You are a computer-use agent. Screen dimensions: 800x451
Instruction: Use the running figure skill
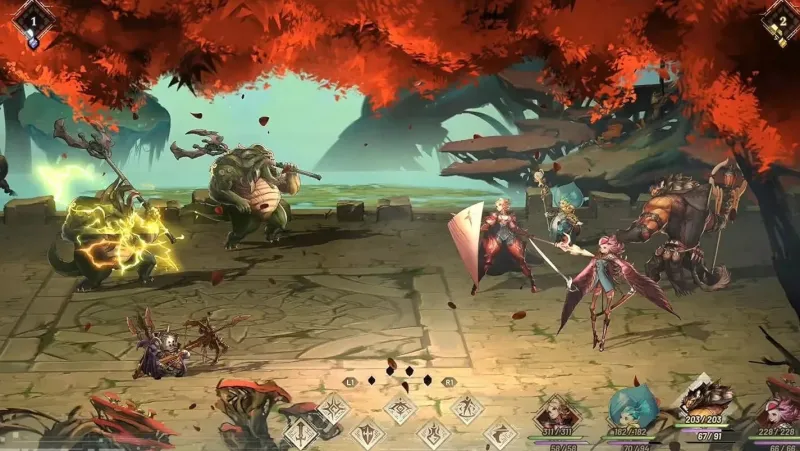(466, 408)
